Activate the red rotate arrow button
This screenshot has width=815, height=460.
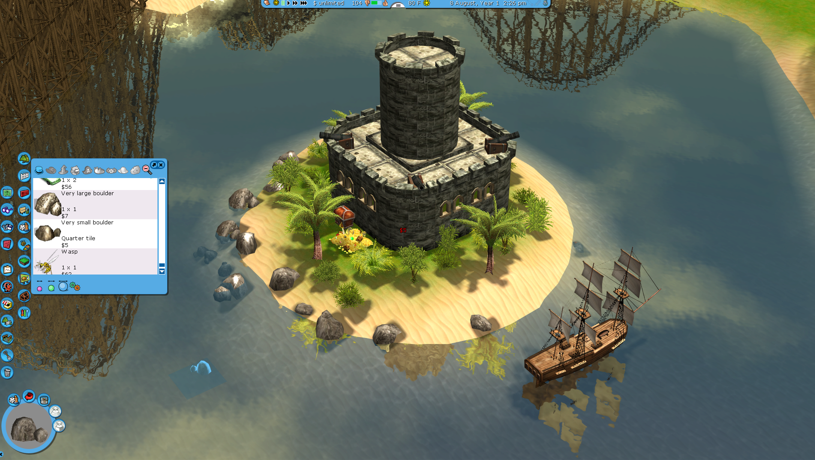[x=29, y=397]
